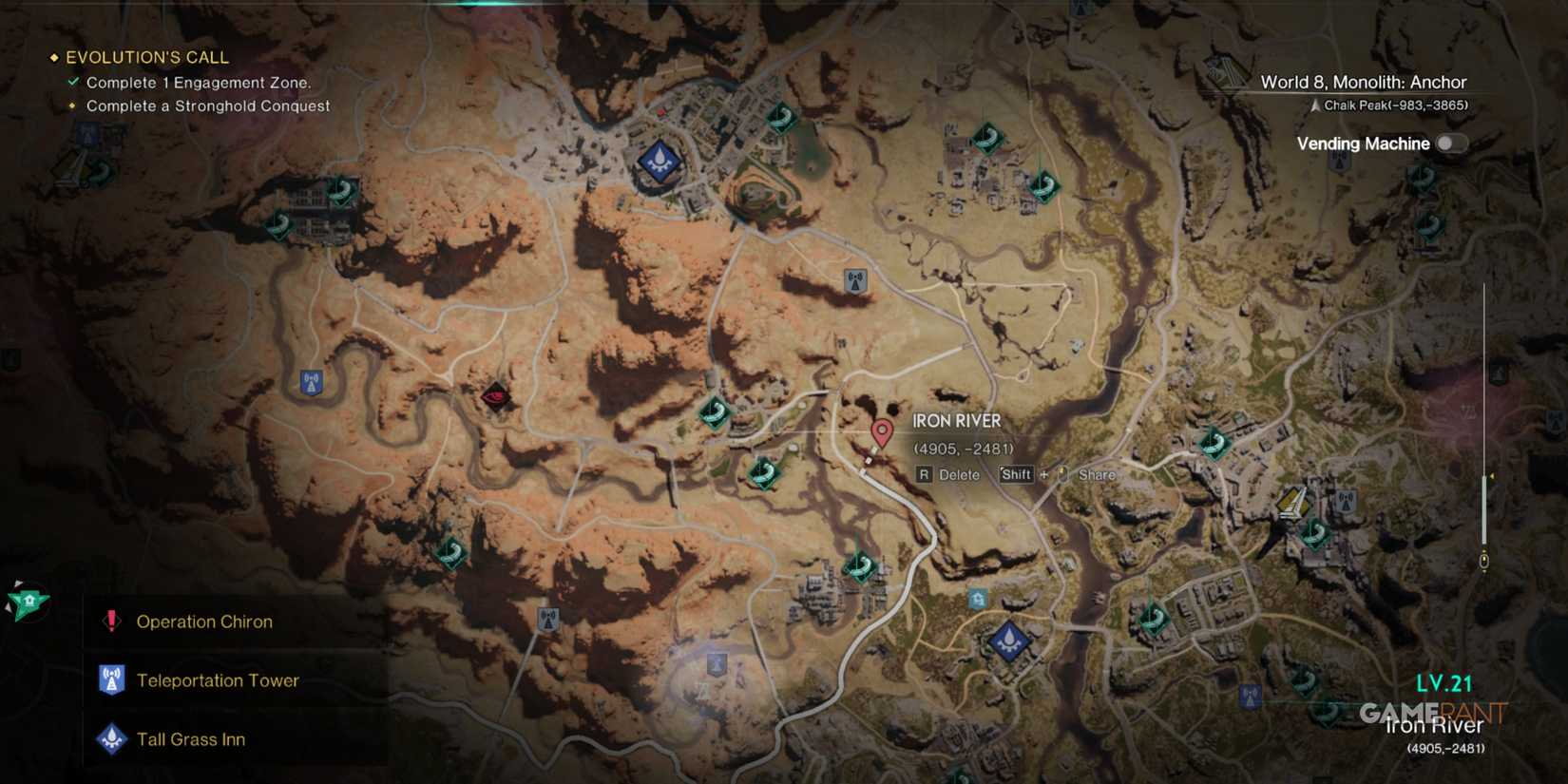Screen dimensions: 1568x784
Task: Click the Tall Grass Inn legend icon
Action: [x=111, y=738]
